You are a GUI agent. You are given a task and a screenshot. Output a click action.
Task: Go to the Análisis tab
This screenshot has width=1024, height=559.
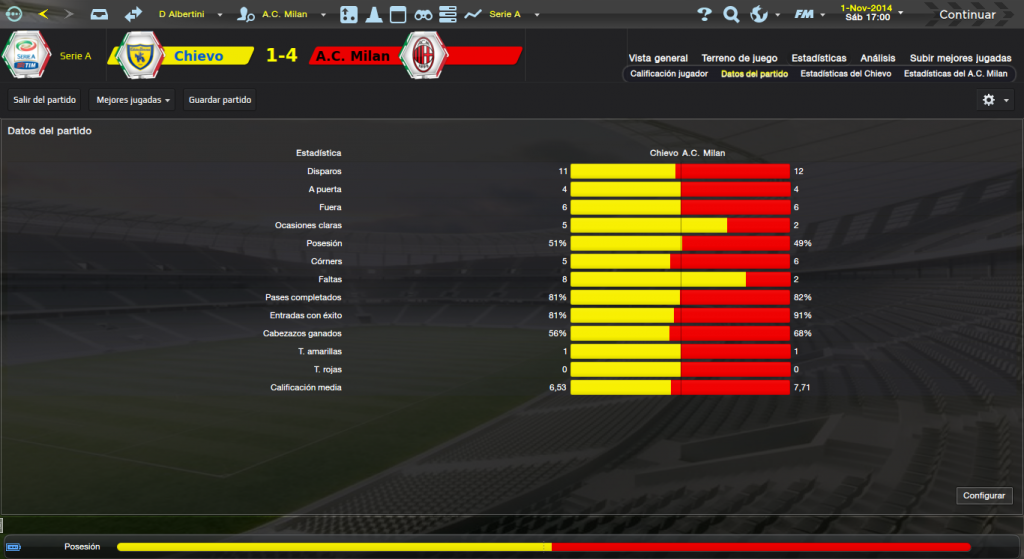(878, 58)
